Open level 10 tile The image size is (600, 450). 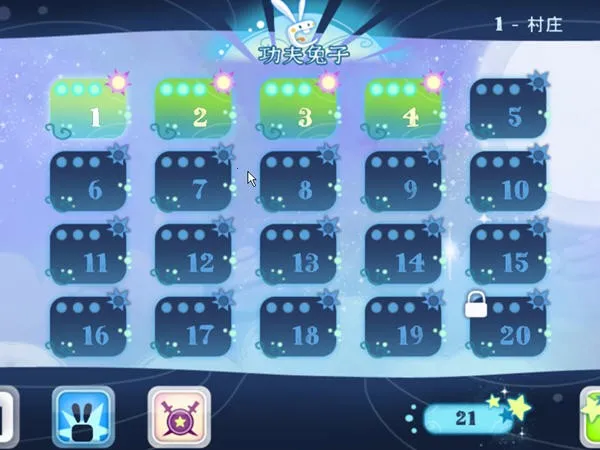(509, 183)
